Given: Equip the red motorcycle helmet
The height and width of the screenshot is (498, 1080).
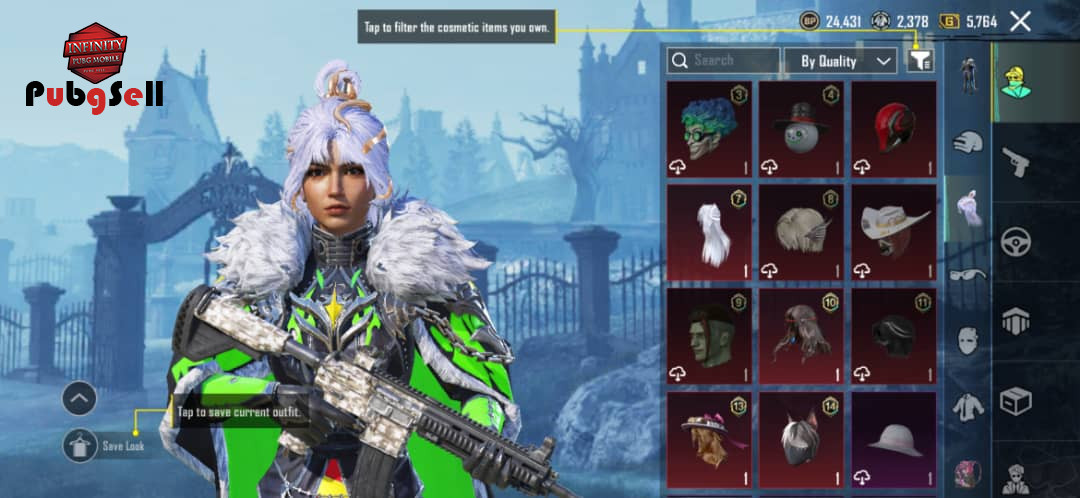Looking at the screenshot, I should [x=893, y=129].
